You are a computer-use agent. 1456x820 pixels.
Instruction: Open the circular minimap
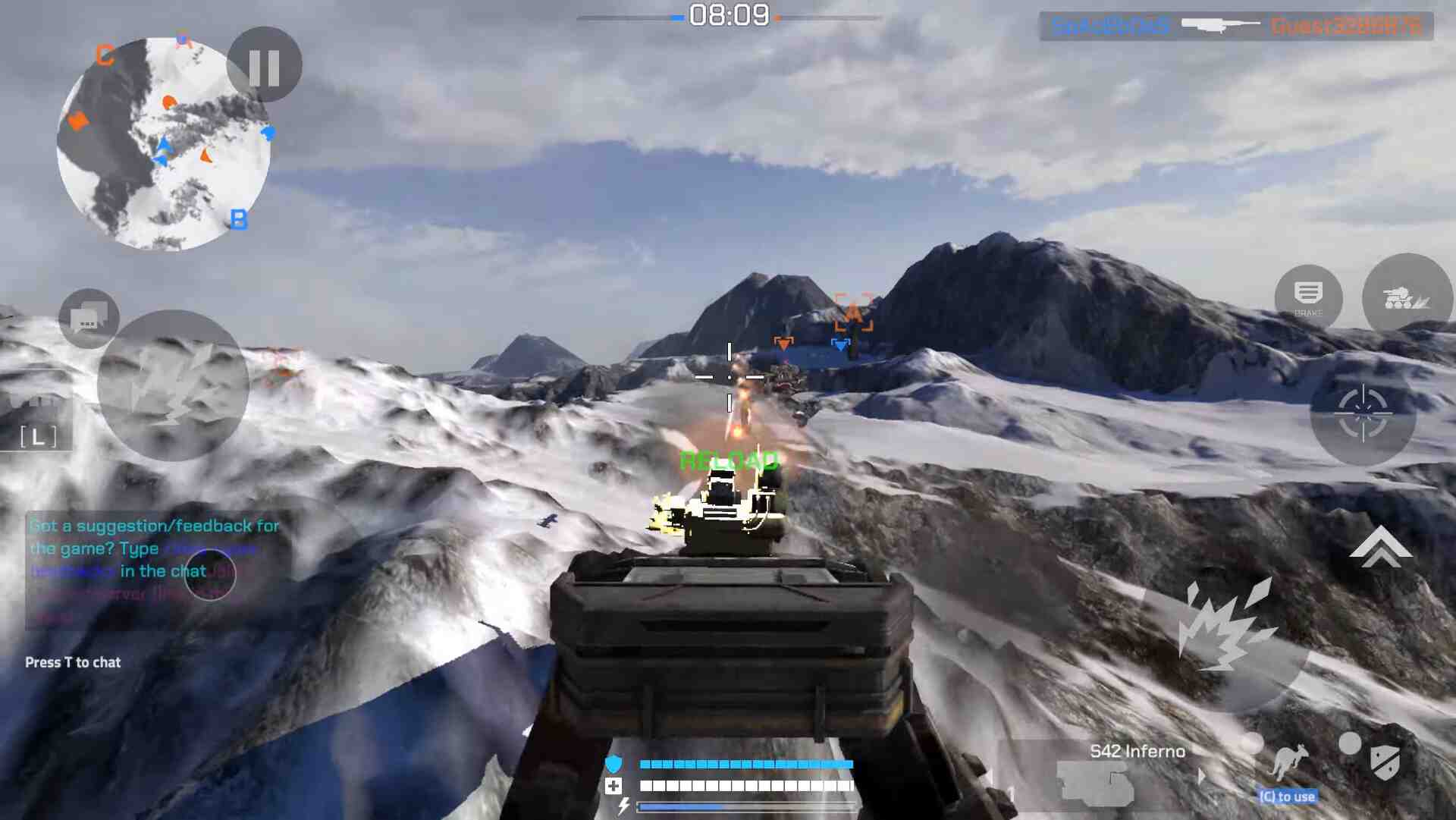pyautogui.click(x=163, y=144)
